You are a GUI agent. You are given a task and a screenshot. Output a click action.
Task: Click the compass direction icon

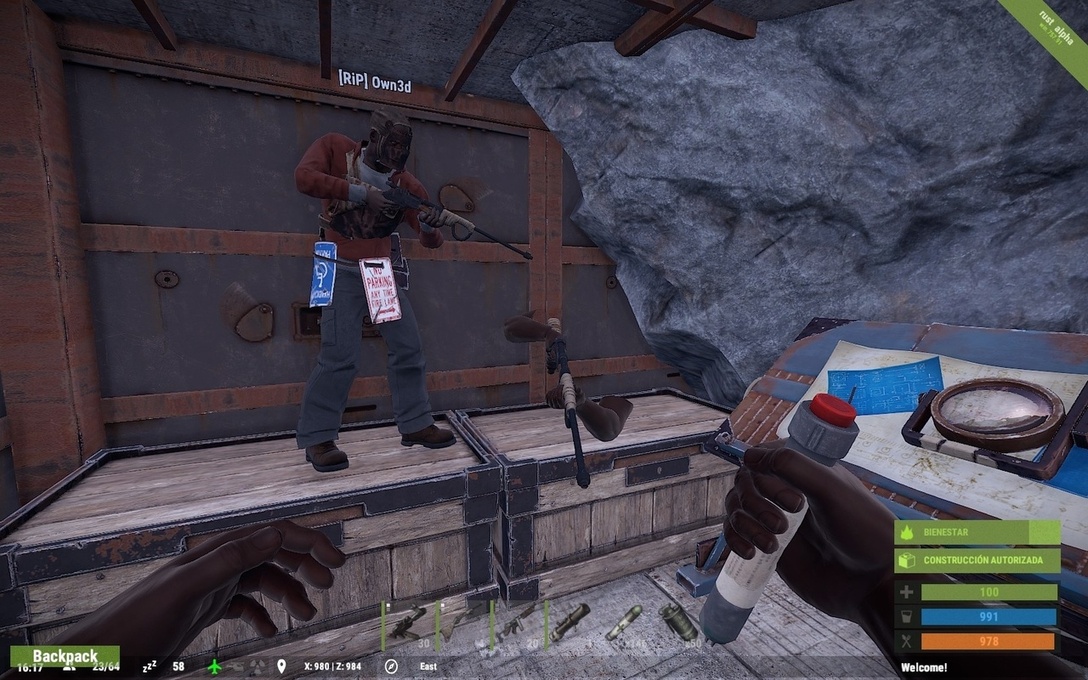pyautogui.click(x=391, y=666)
